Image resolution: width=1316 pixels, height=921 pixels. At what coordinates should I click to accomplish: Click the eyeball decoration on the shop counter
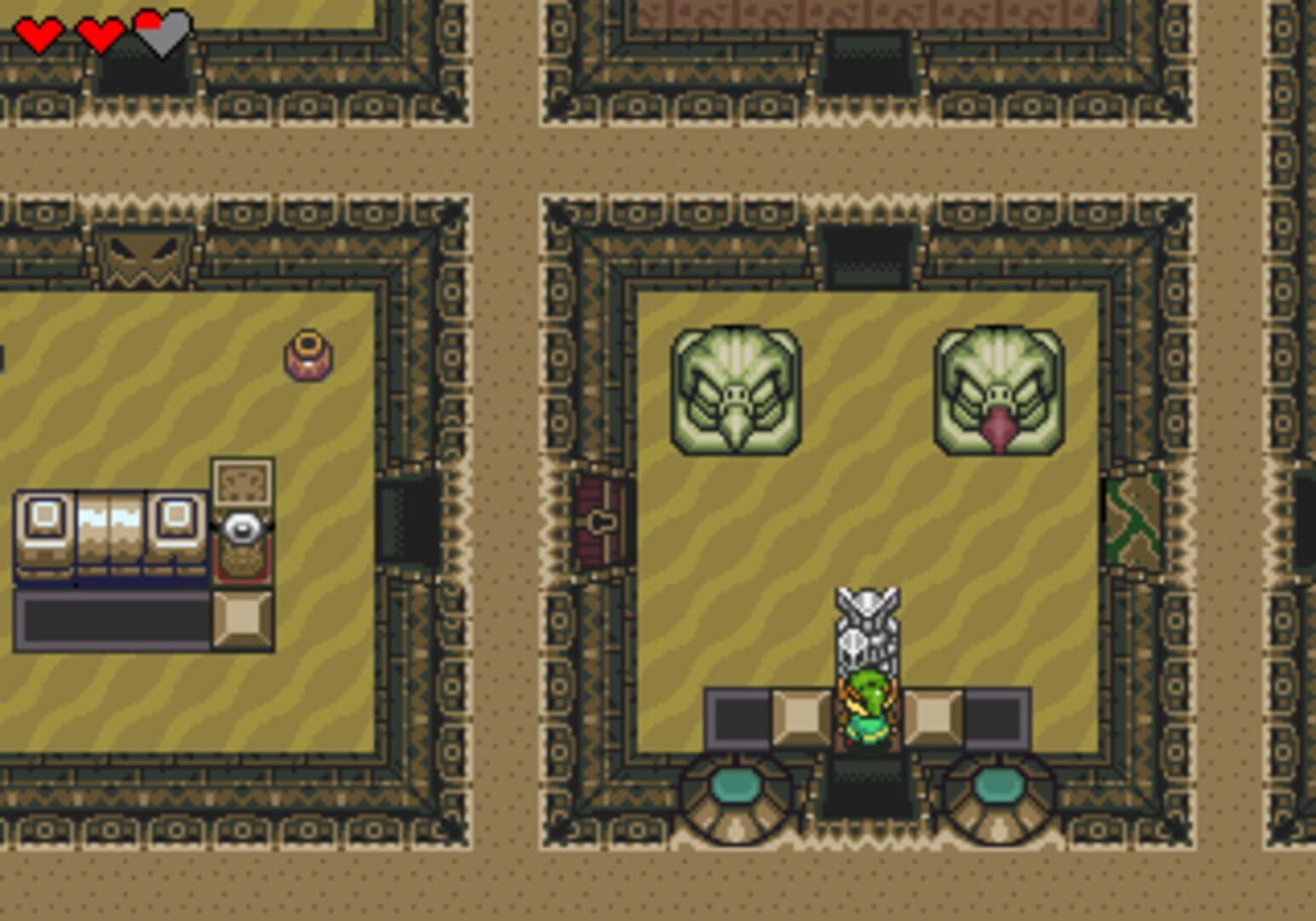241,526
